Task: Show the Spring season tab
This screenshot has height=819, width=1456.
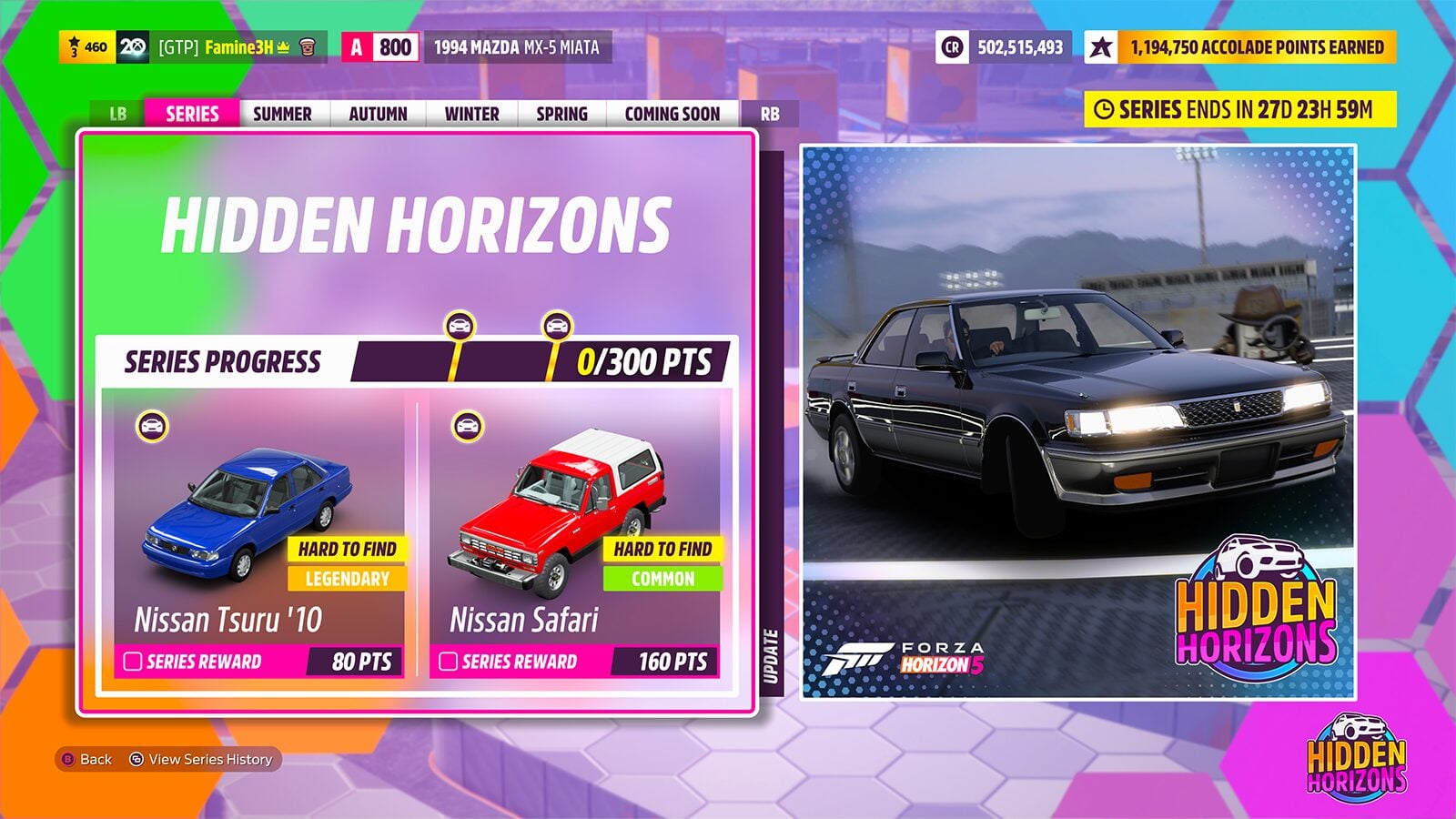Action: (561, 114)
